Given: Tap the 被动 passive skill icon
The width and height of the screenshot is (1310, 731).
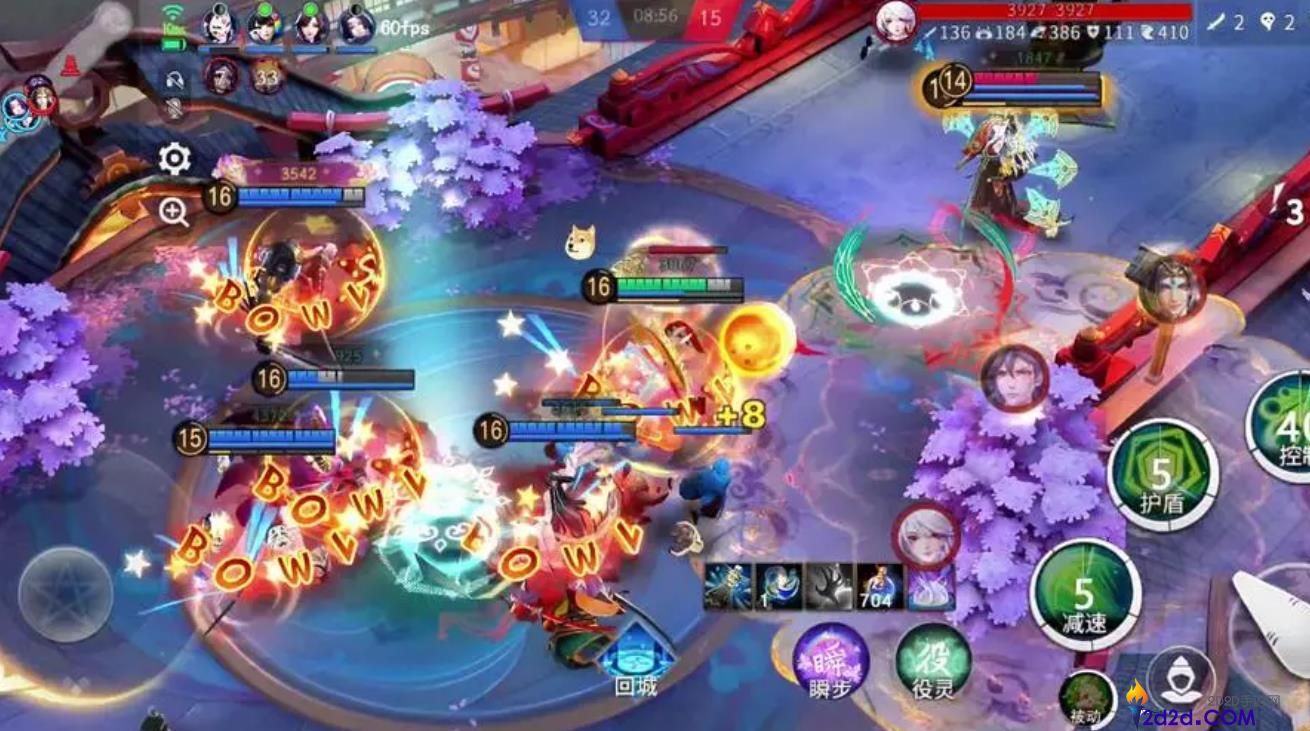Looking at the screenshot, I should (x=1087, y=696).
